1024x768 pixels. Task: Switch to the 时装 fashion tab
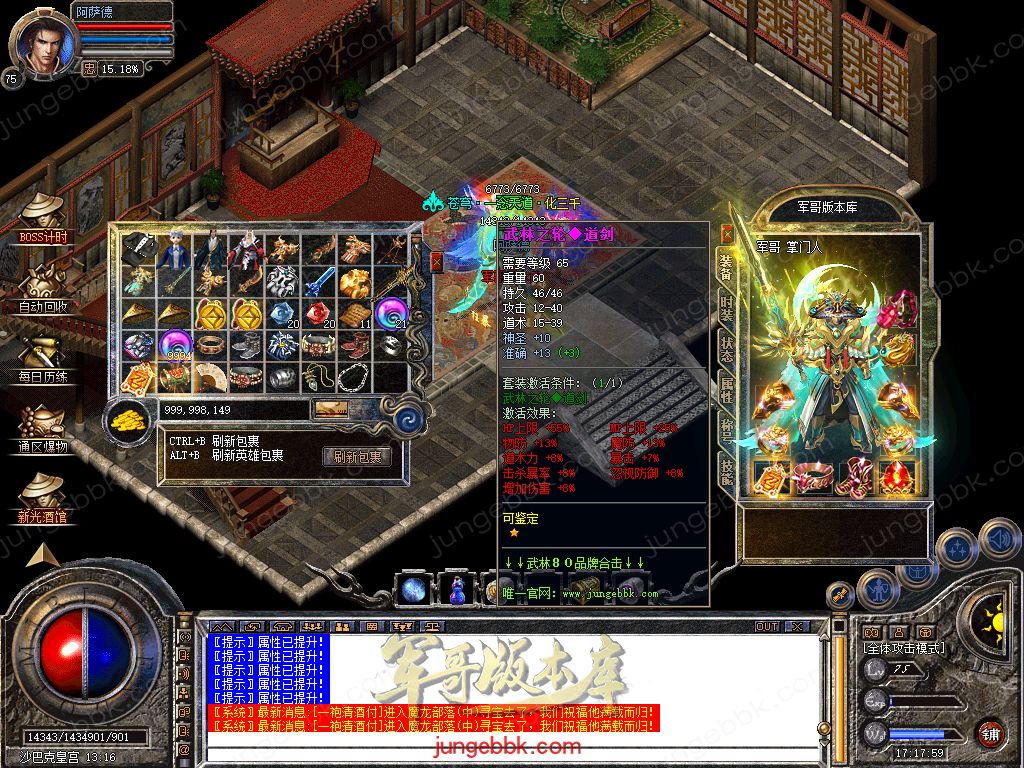click(727, 306)
